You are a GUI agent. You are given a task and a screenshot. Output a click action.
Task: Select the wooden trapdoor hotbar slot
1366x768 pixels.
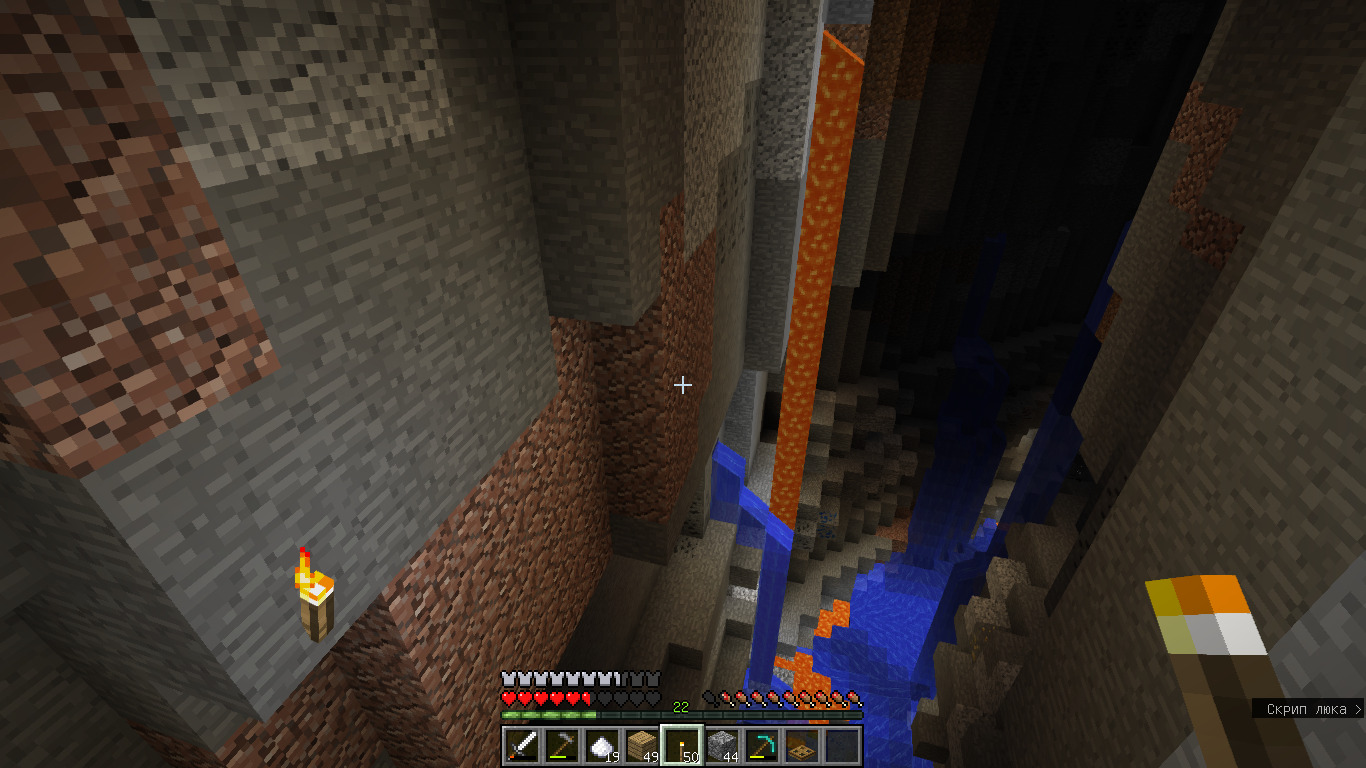click(802, 746)
